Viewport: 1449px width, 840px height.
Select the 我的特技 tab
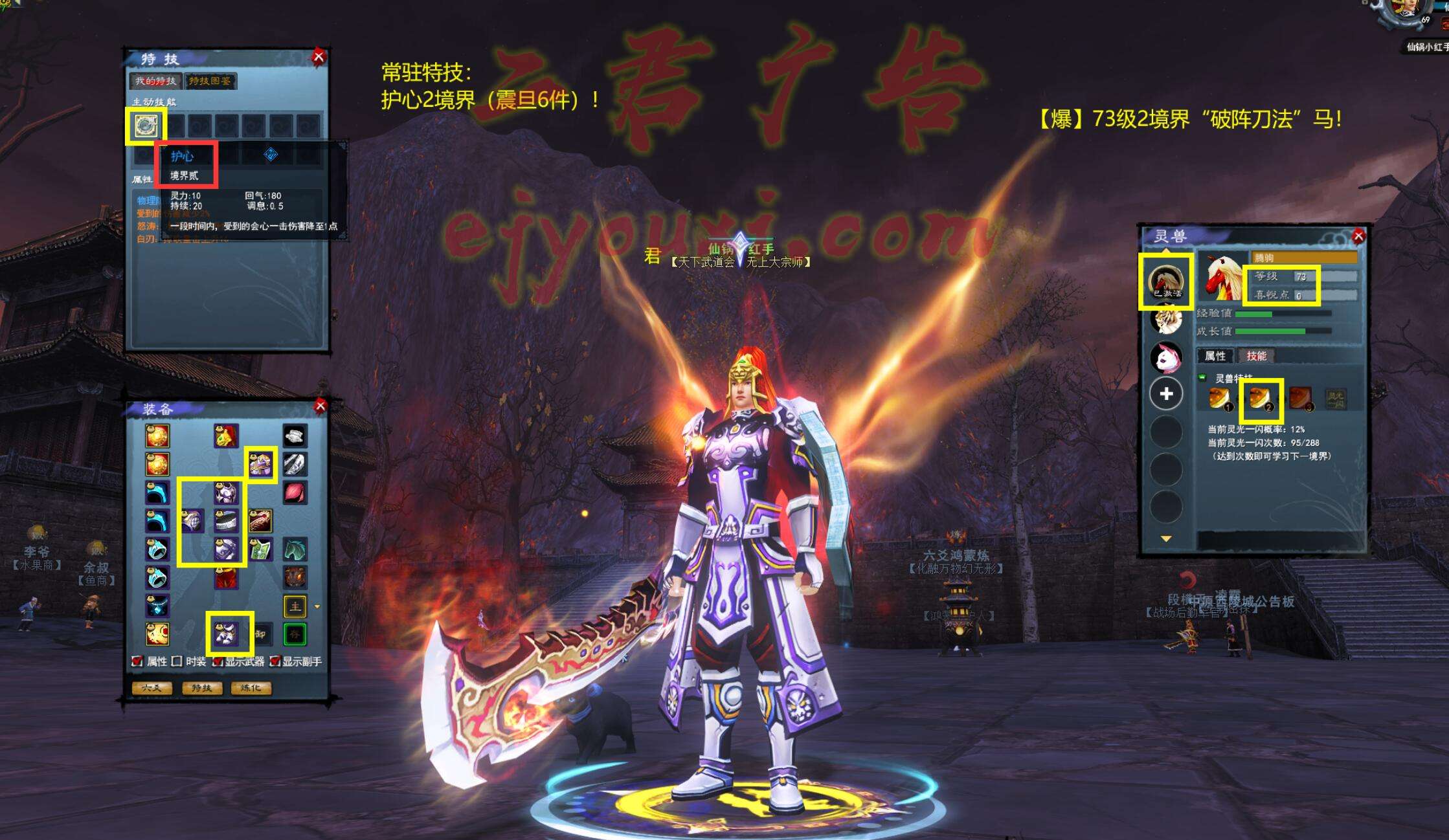[x=155, y=81]
